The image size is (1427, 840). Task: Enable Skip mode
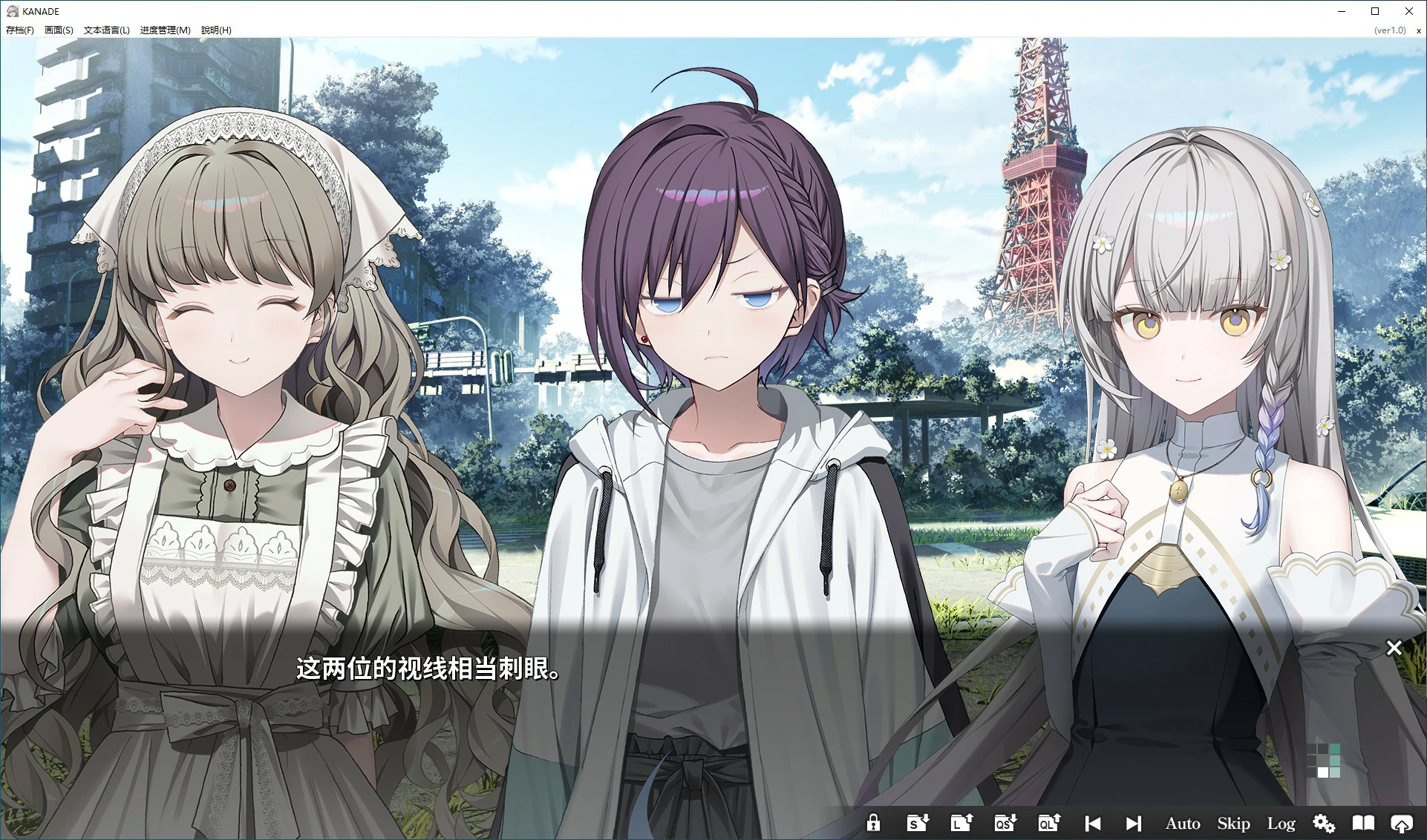[1232, 822]
